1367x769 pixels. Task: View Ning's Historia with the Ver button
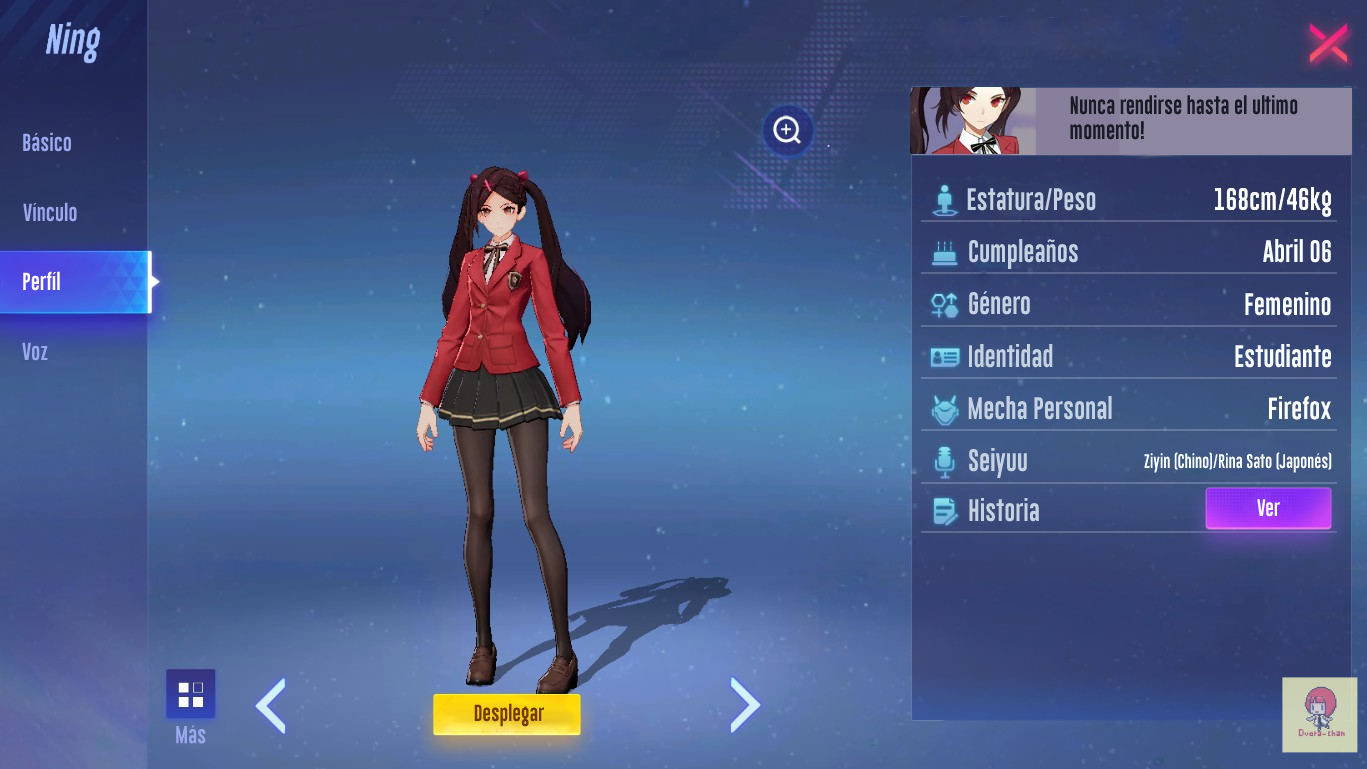[1267, 508]
